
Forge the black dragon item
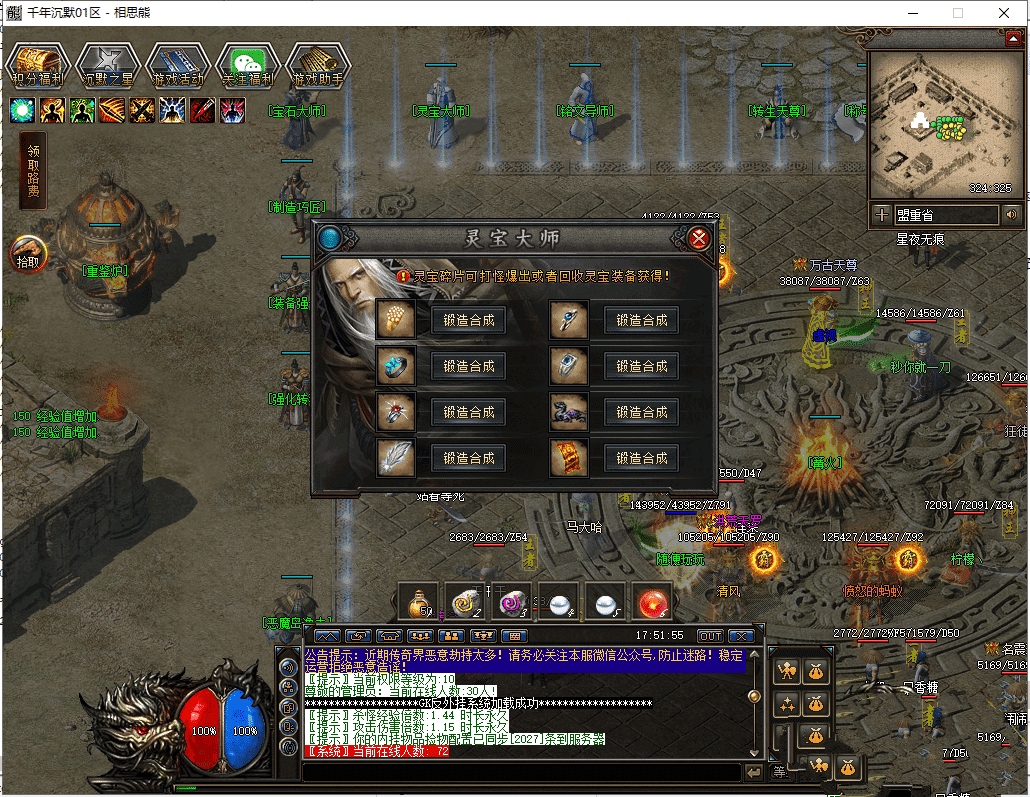tap(641, 412)
